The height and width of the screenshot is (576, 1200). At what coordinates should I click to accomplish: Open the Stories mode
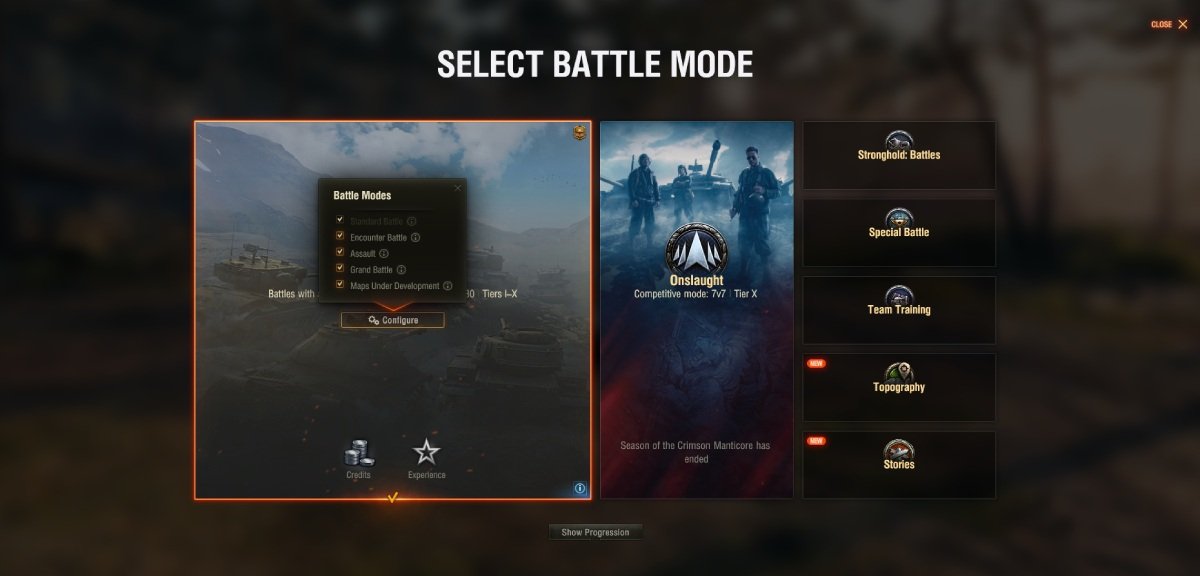[899, 464]
